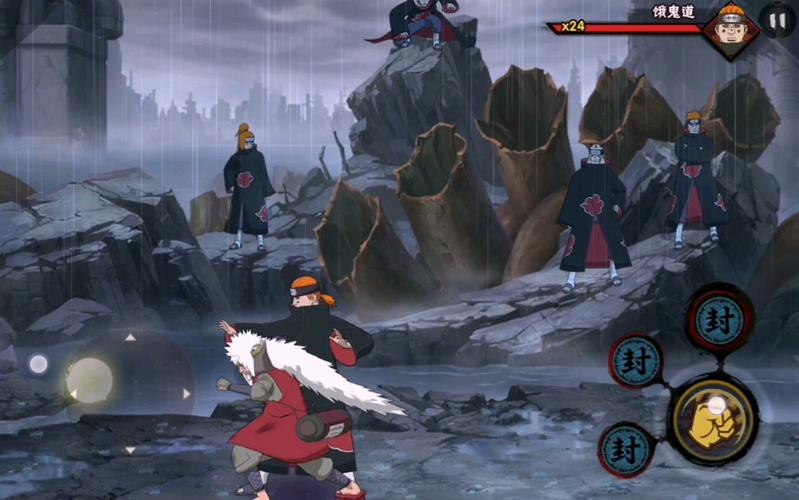The height and width of the screenshot is (500, 799).
Task: Pause the battle with the pause button
Action: 776,19
